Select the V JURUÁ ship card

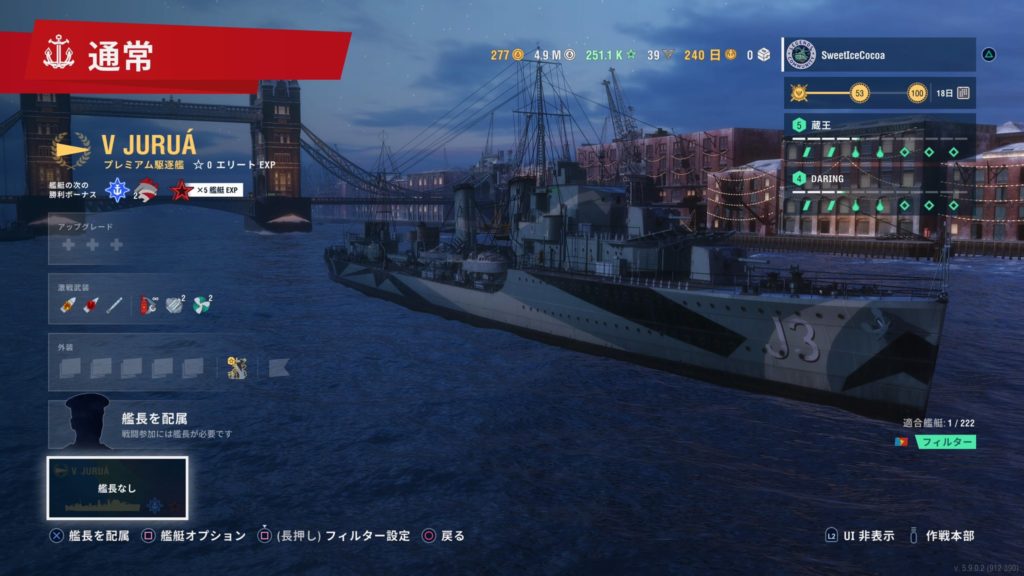pos(117,487)
